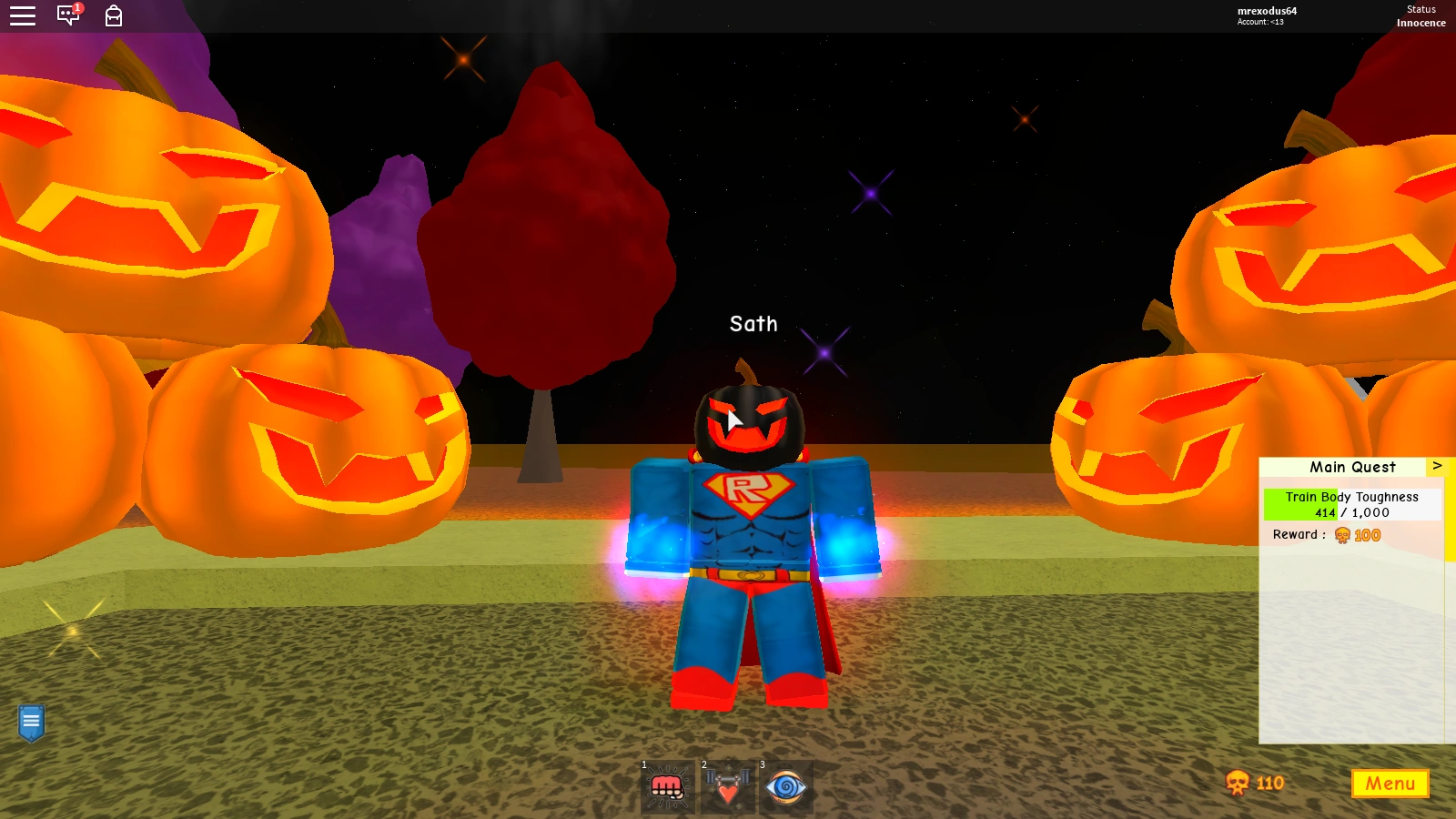
Task: Open the backpack inventory
Action: point(112,15)
